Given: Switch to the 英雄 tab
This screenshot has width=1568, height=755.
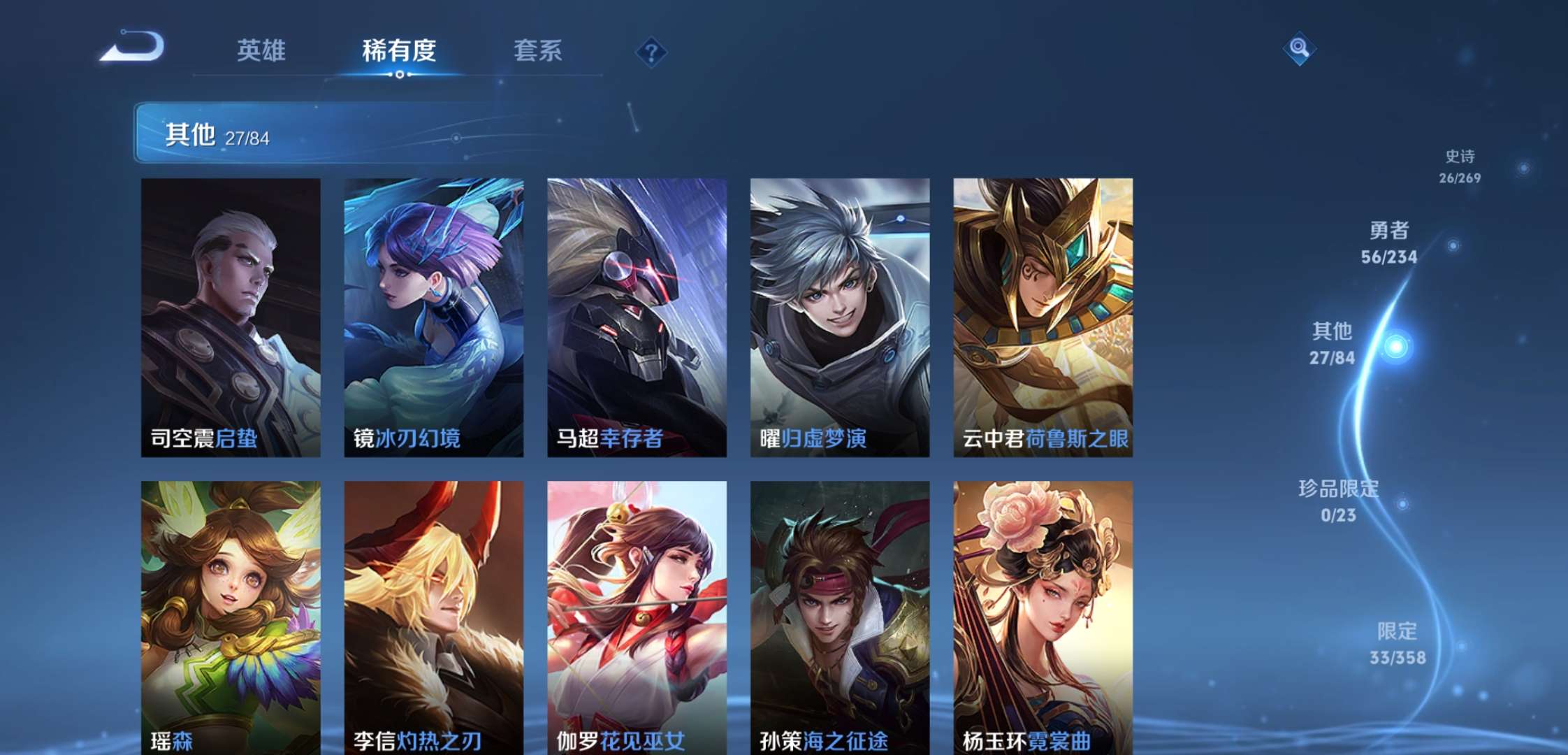Looking at the screenshot, I should [262, 50].
